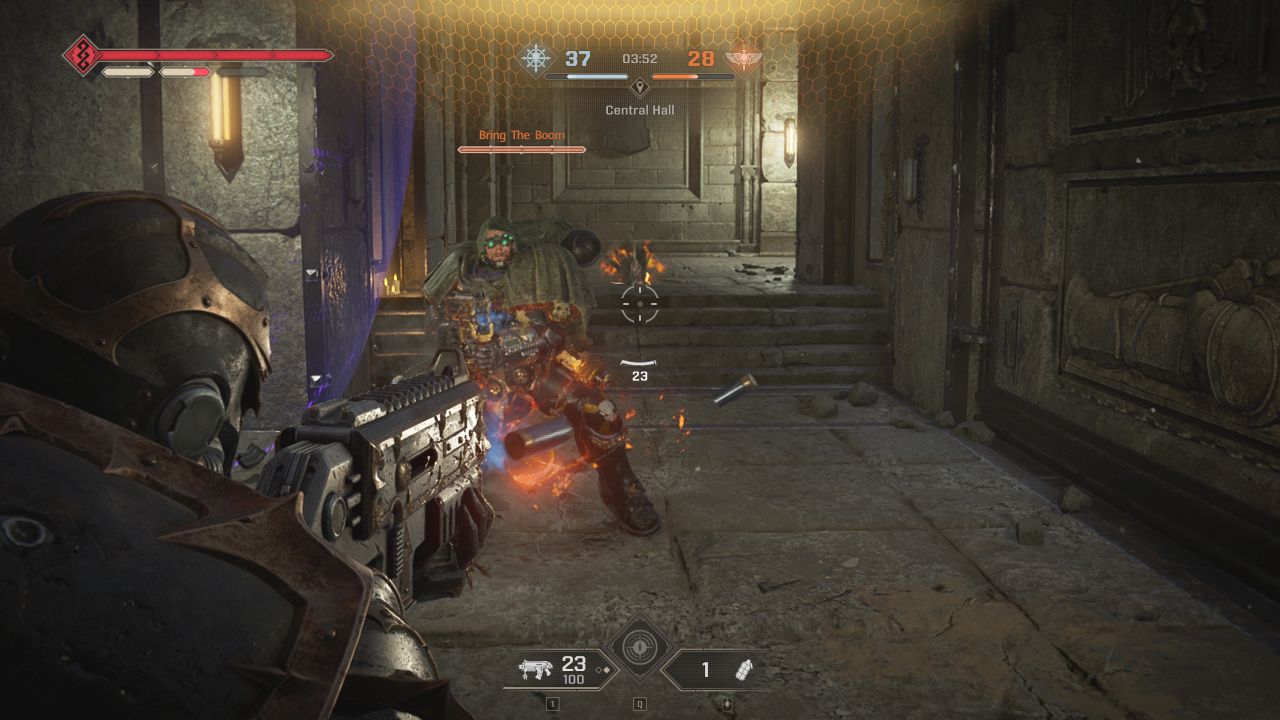1280x720 pixels.
Task: Select the Central Hall location marker
Action: 640,87
